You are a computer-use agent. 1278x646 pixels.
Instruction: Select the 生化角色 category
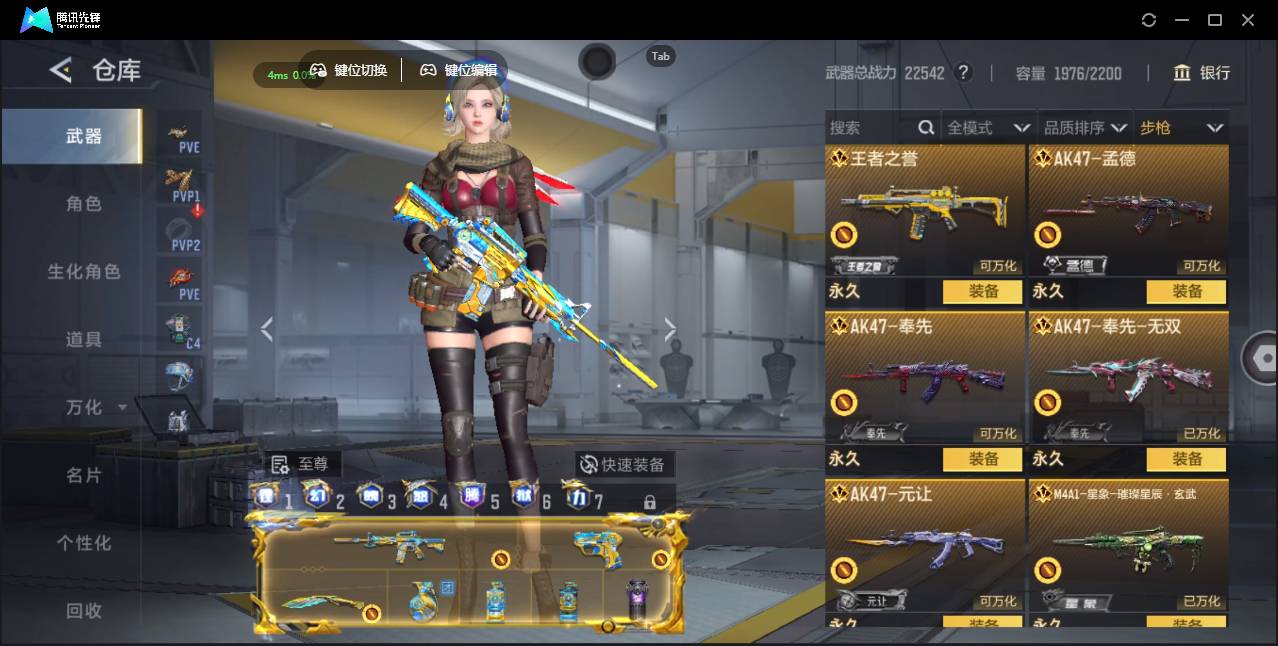click(x=83, y=272)
